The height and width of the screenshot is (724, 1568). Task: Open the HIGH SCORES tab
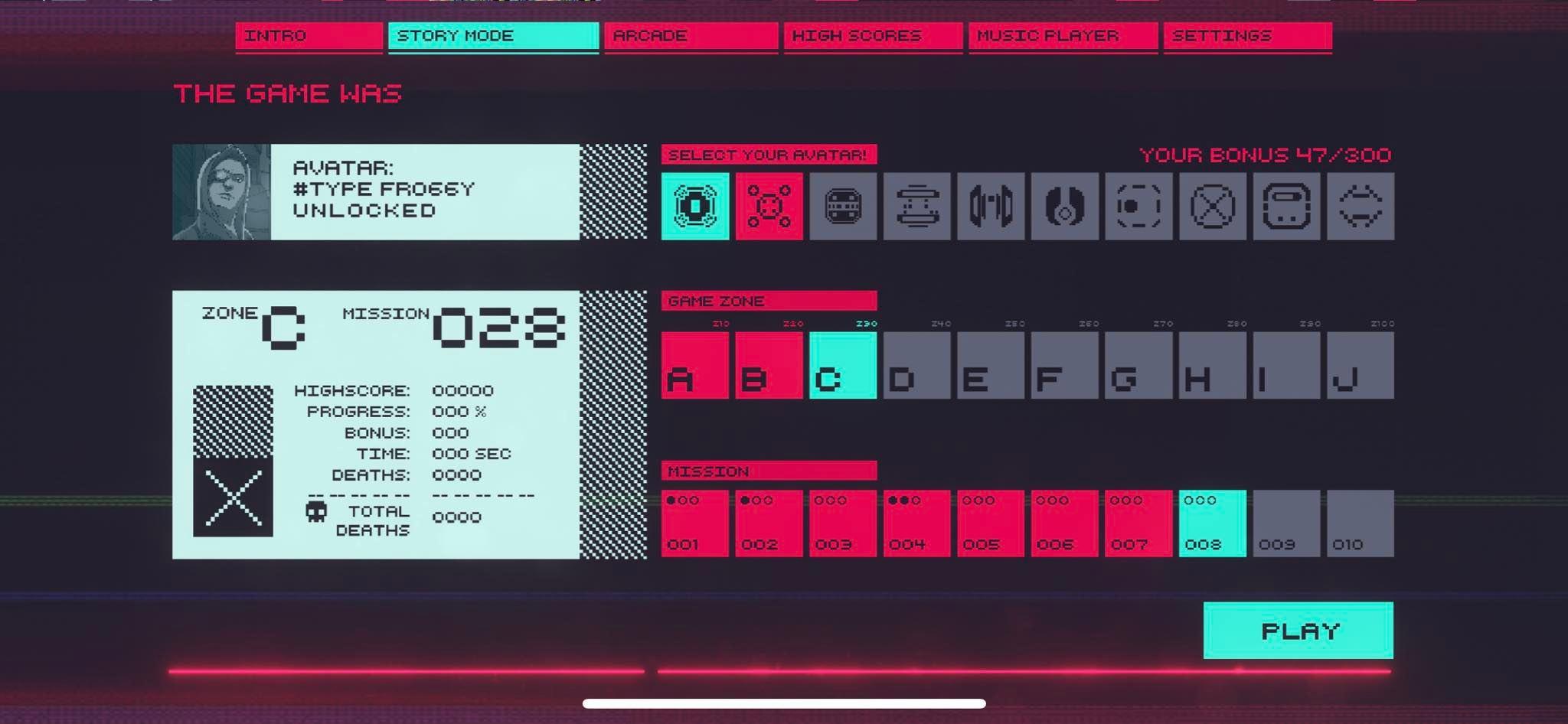pos(871,35)
